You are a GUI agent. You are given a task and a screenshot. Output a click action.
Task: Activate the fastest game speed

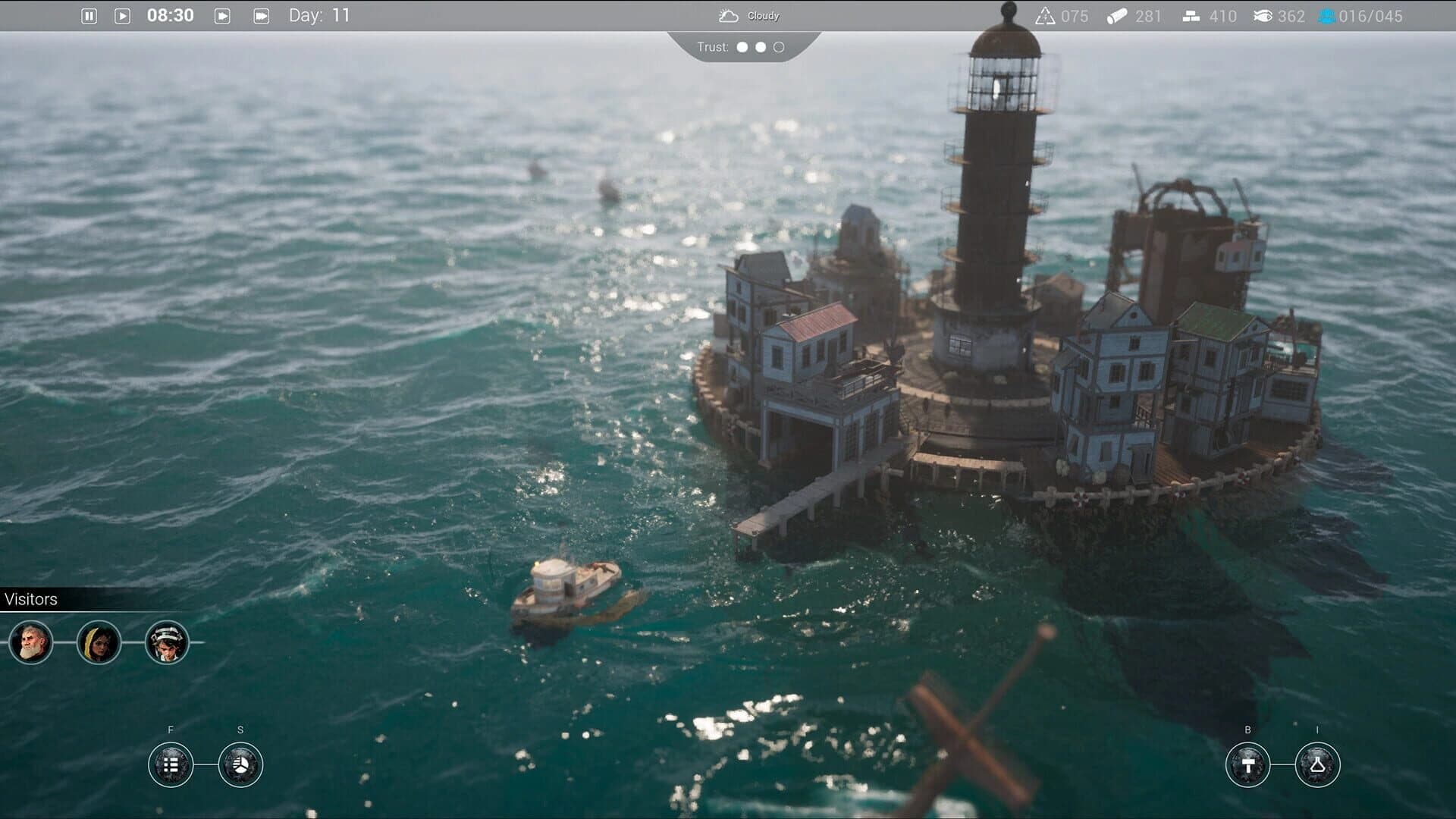coord(260,14)
